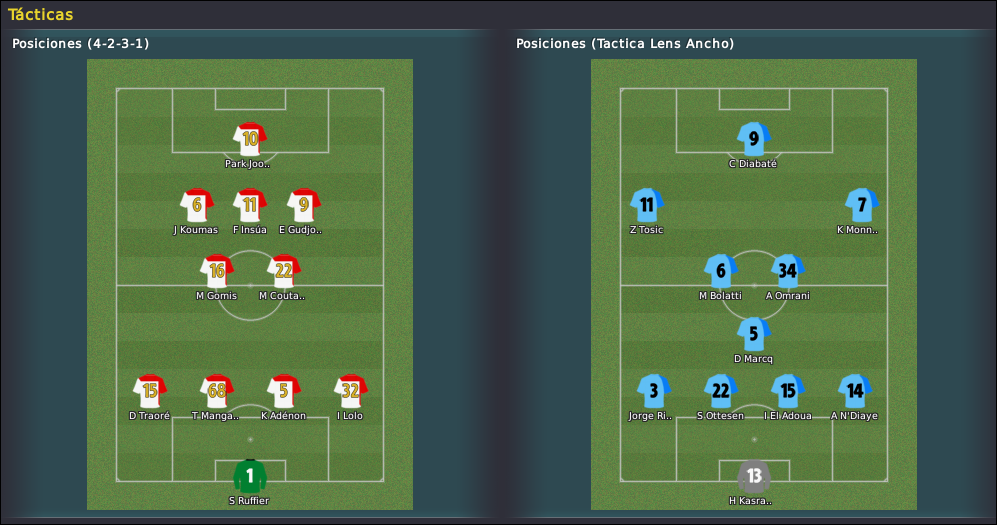Select striker Park Joo's number 10 shirt
The height and width of the screenshot is (525, 997).
point(250,139)
